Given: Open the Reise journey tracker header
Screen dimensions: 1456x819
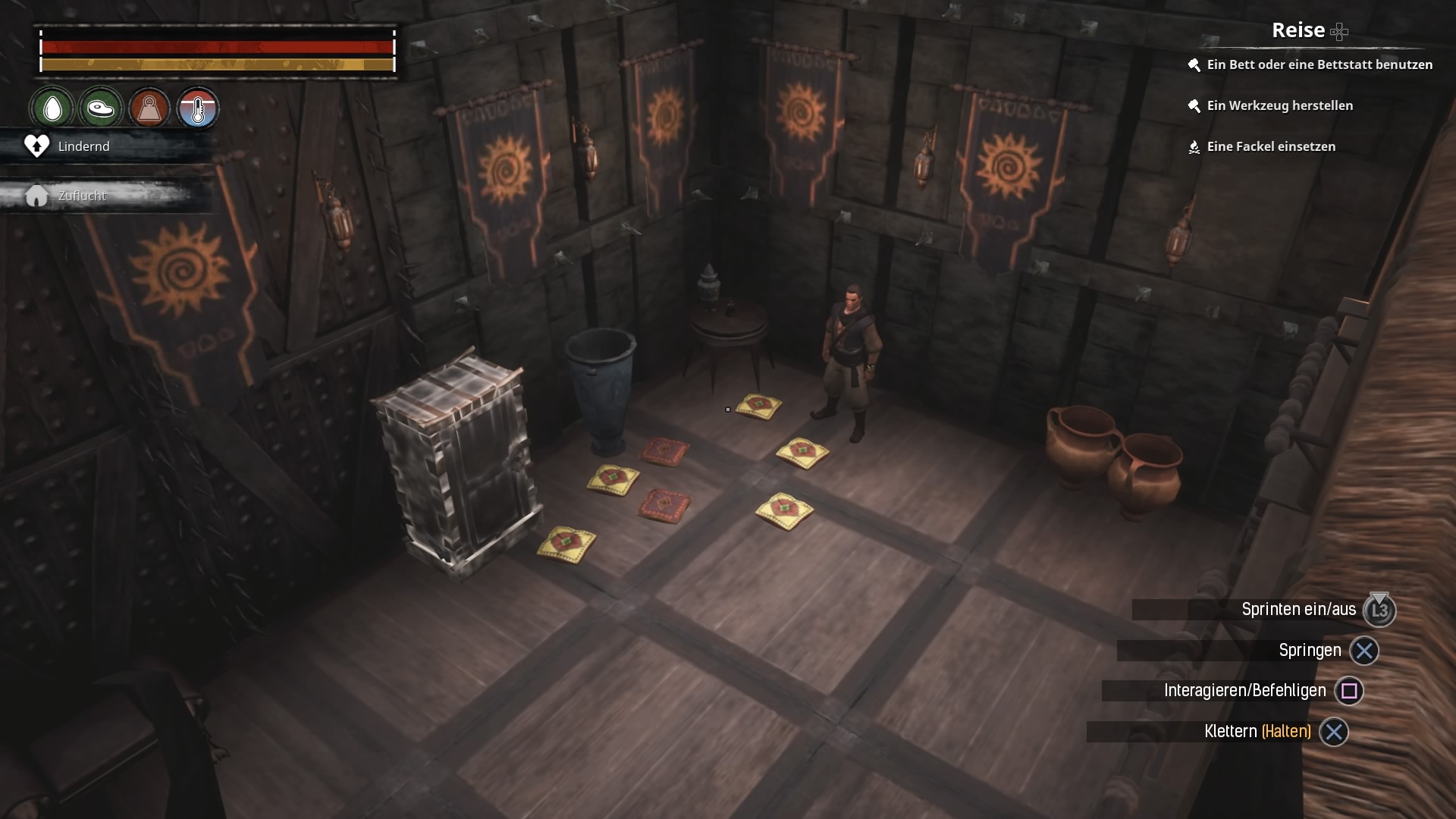Looking at the screenshot, I should click(x=1298, y=30).
